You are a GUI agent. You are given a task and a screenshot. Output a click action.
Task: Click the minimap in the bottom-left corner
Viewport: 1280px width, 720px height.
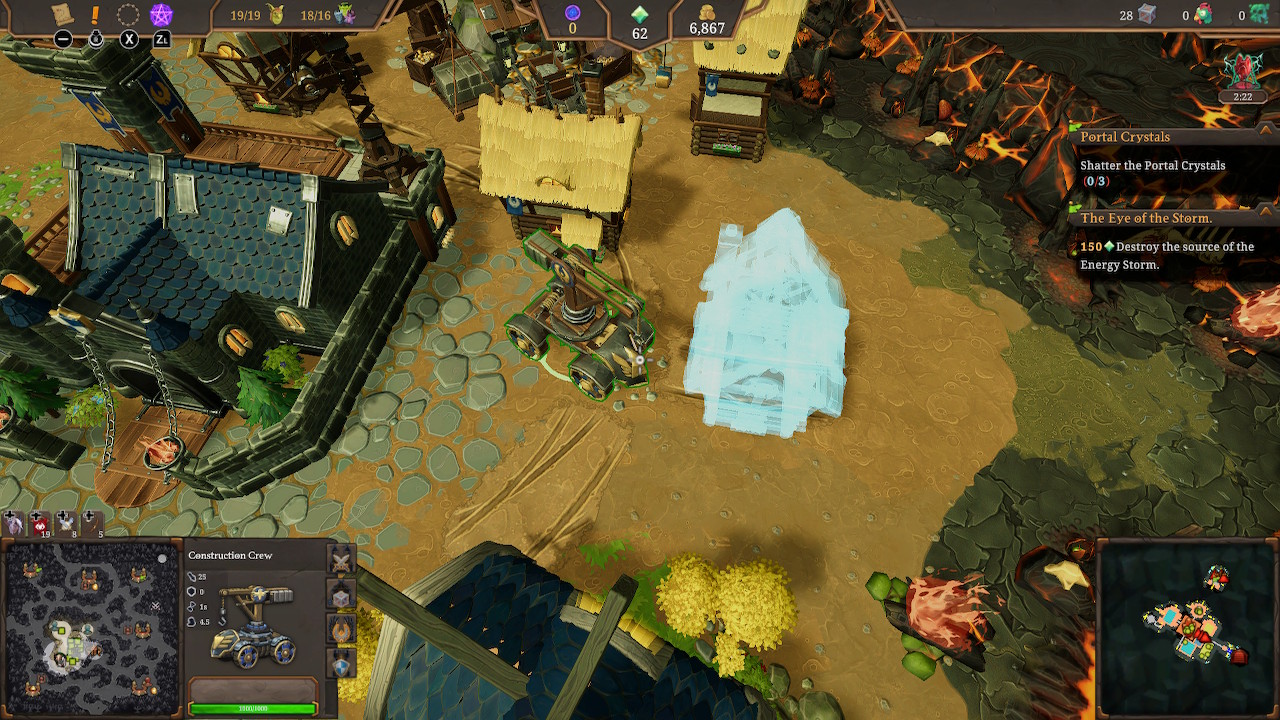(88, 625)
